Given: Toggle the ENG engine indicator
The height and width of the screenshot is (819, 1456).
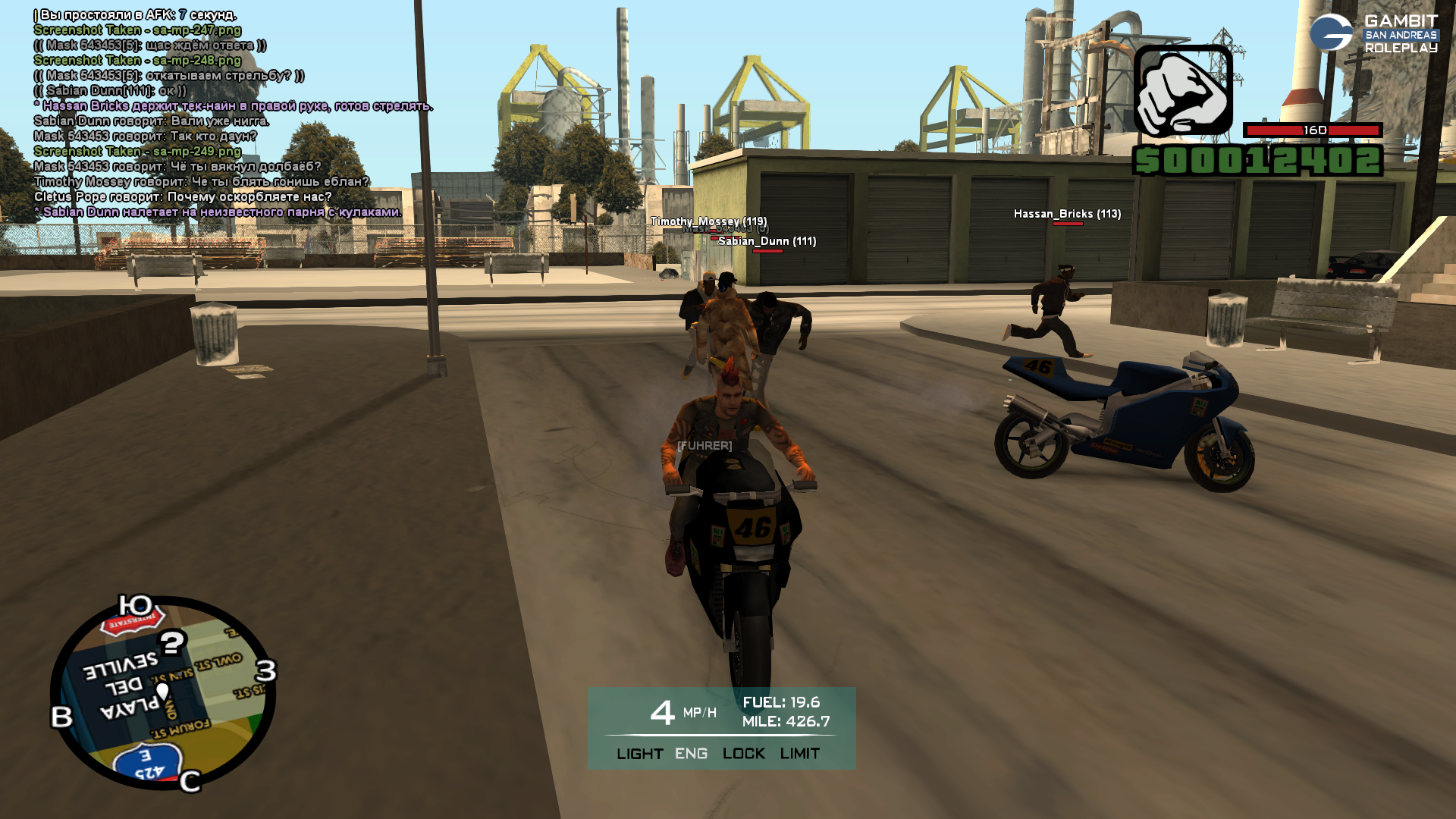Looking at the screenshot, I should point(691,754).
